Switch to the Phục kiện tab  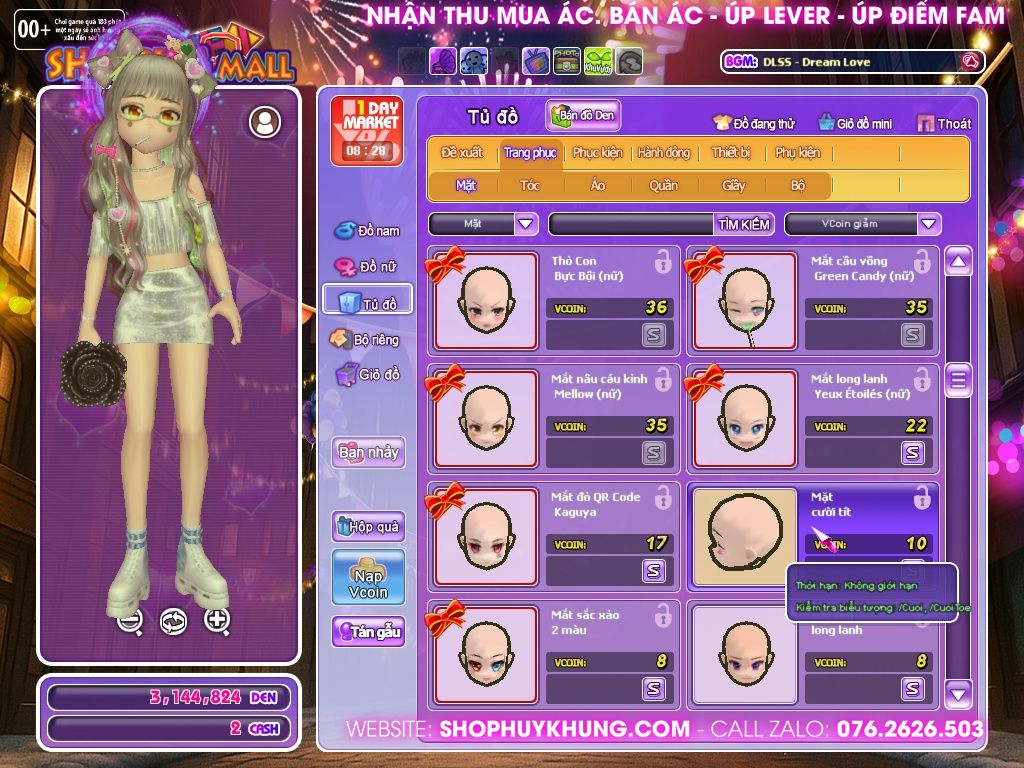(x=597, y=153)
